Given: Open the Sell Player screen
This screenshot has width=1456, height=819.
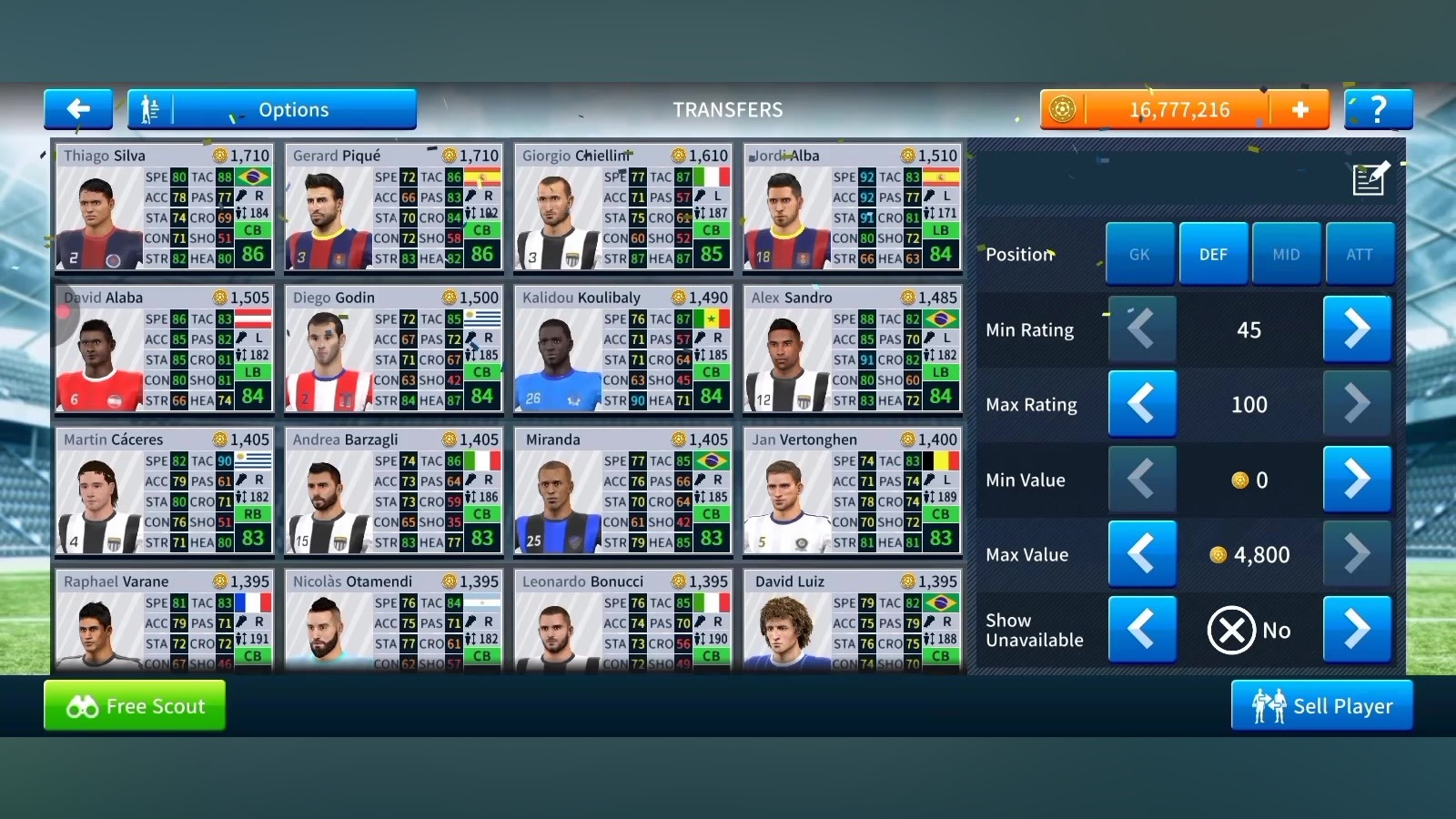Looking at the screenshot, I should pyautogui.click(x=1321, y=706).
